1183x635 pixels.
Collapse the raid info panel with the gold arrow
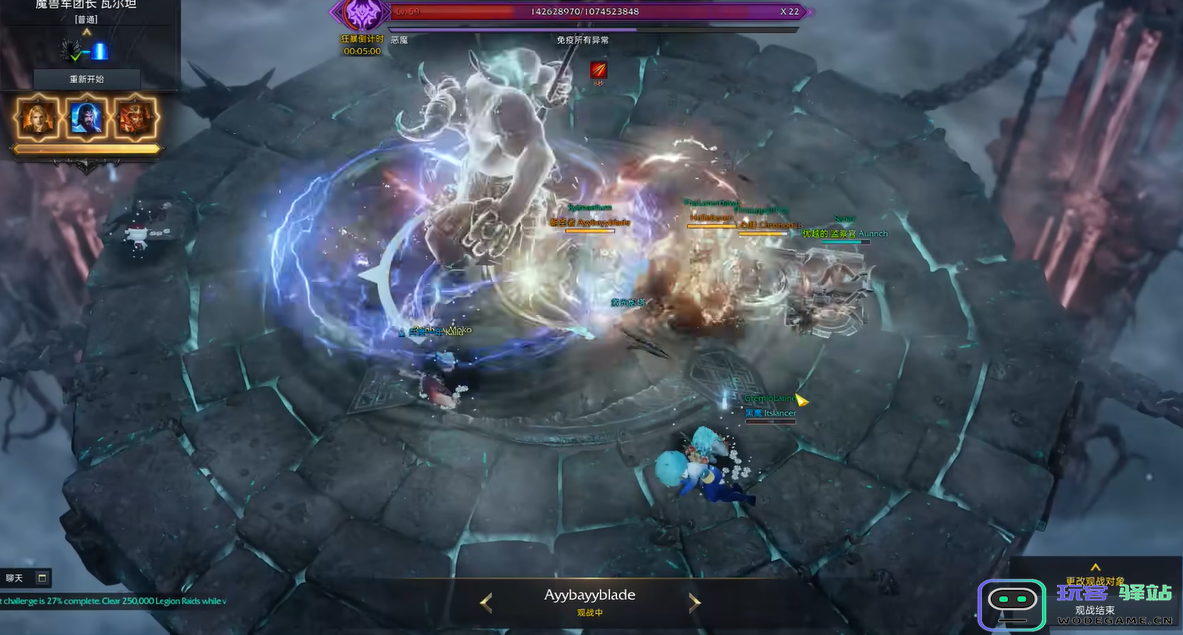tap(87, 32)
